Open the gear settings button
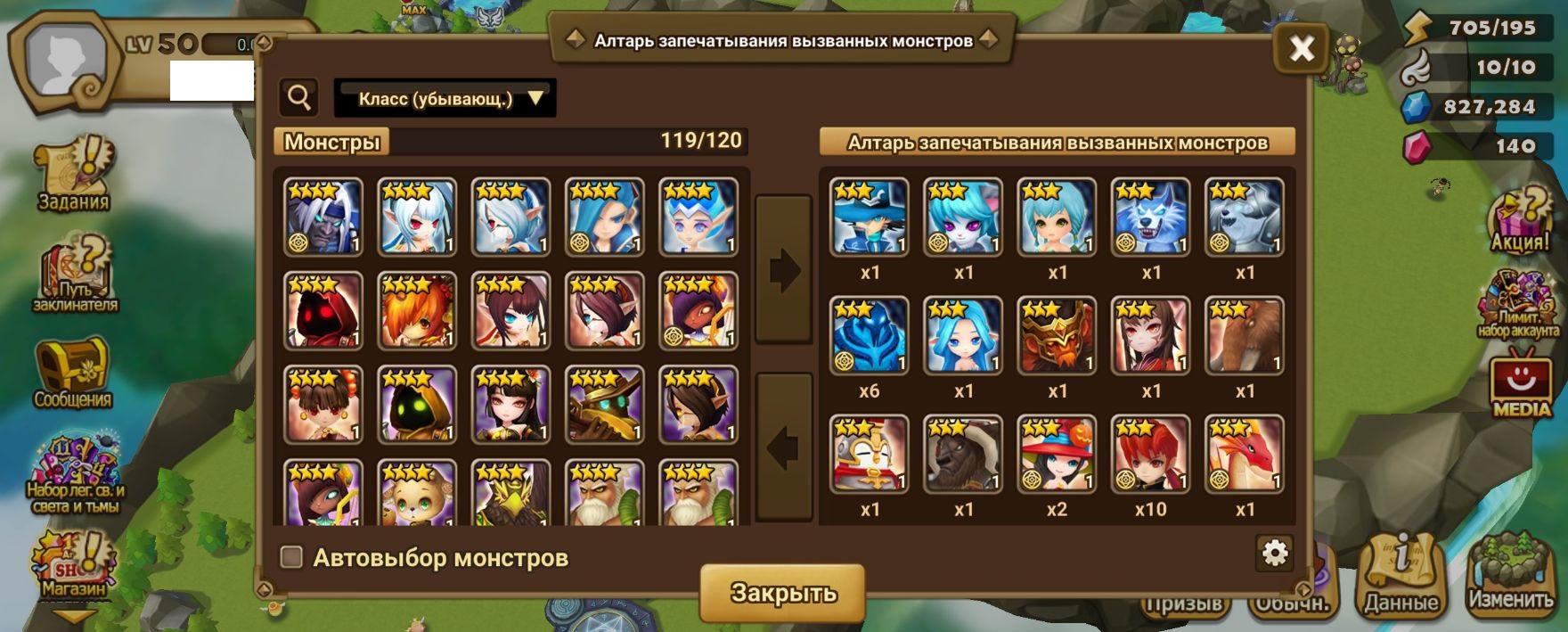 click(x=1275, y=553)
